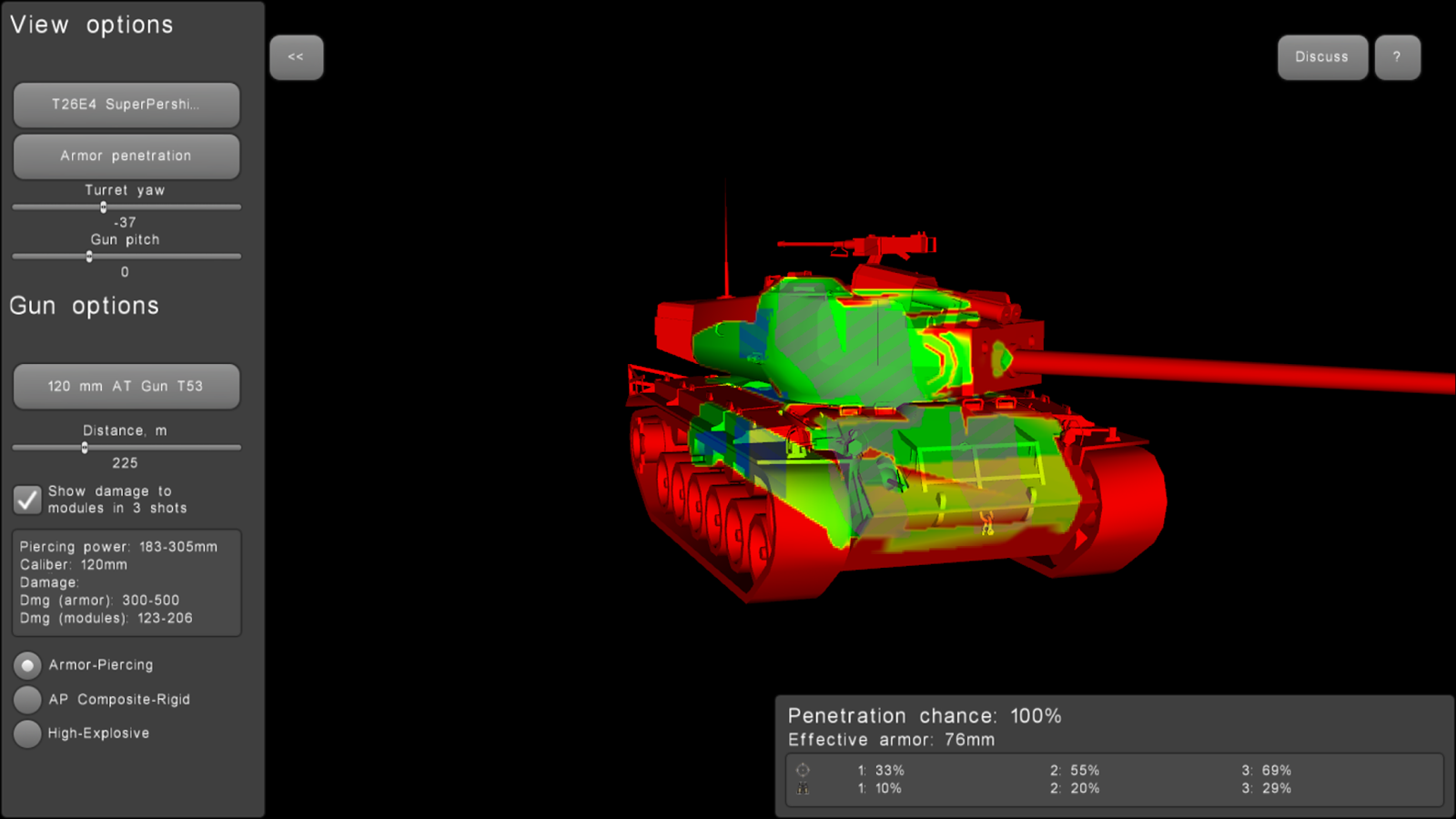Click the View options heading
The height and width of the screenshot is (819, 1456).
click(x=90, y=25)
